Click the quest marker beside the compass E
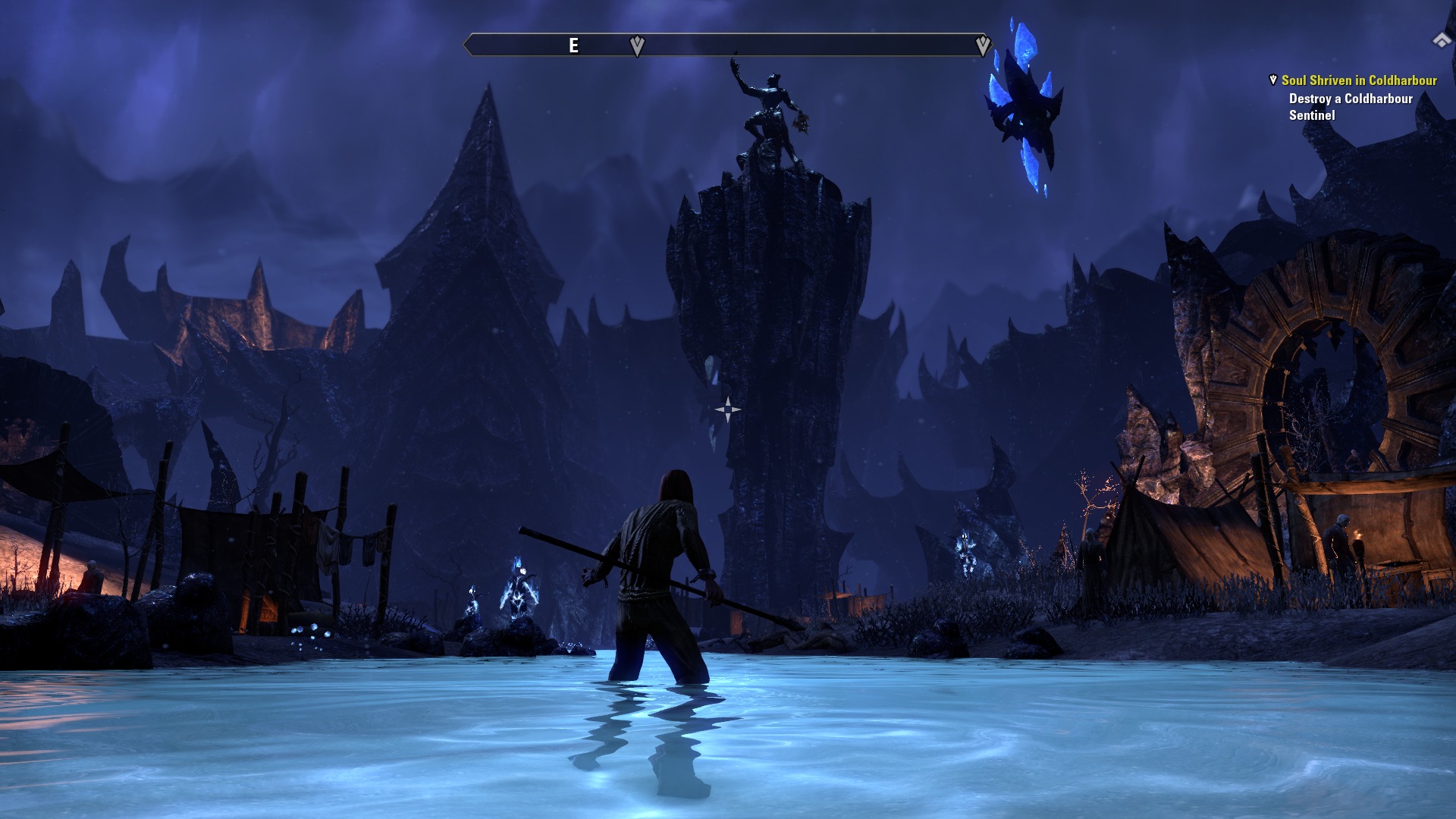1456x819 pixels. coord(637,46)
